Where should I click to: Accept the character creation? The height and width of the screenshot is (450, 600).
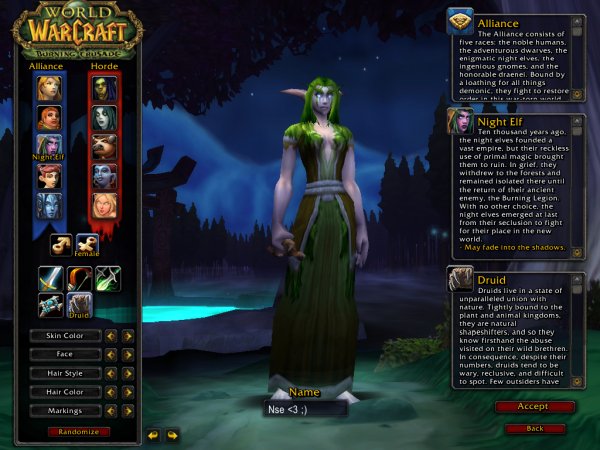(534, 407)
